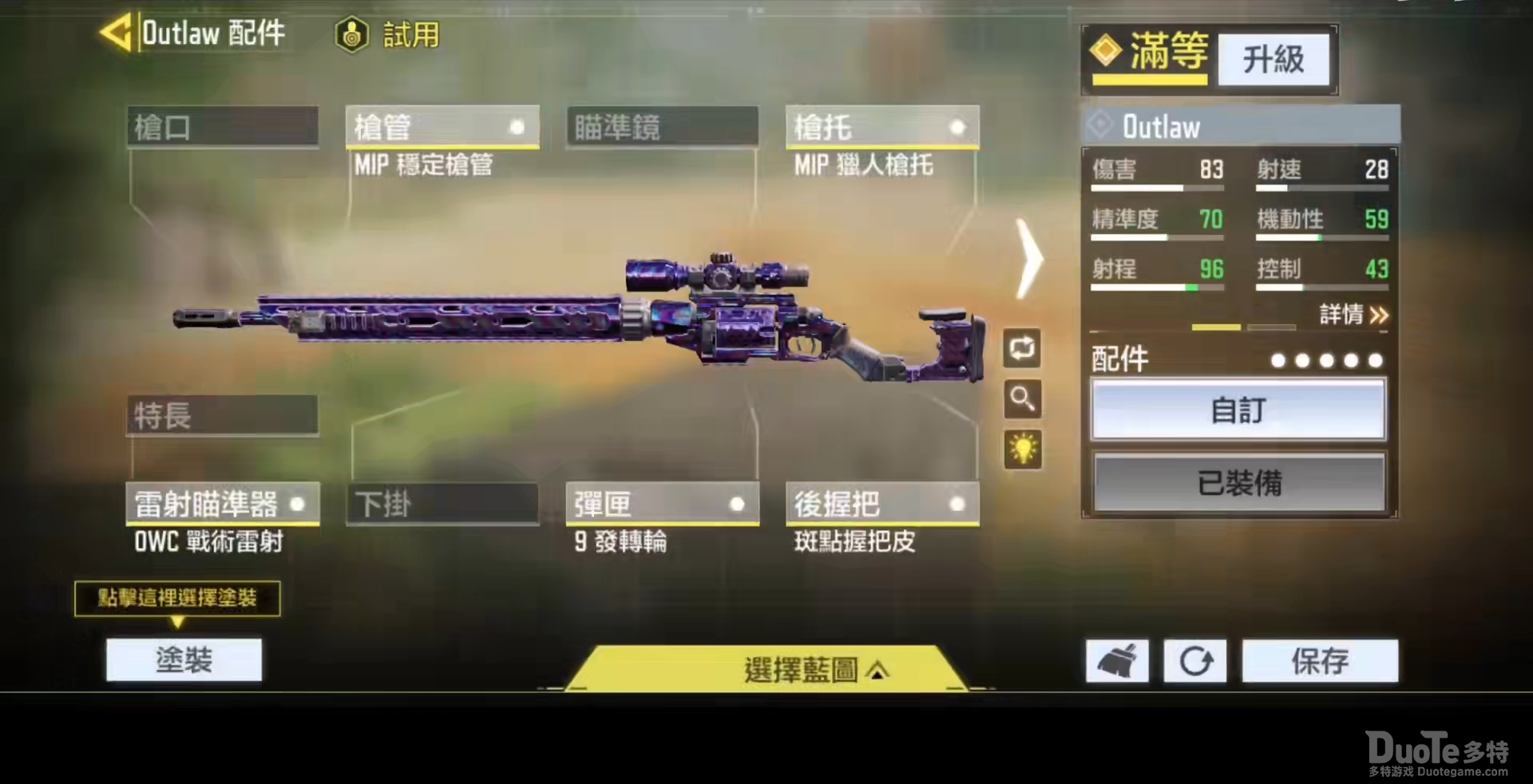The image size is (1533, 784).
Task: Click the broom clear attachments icon
Action: click(x=1115, y=661)
